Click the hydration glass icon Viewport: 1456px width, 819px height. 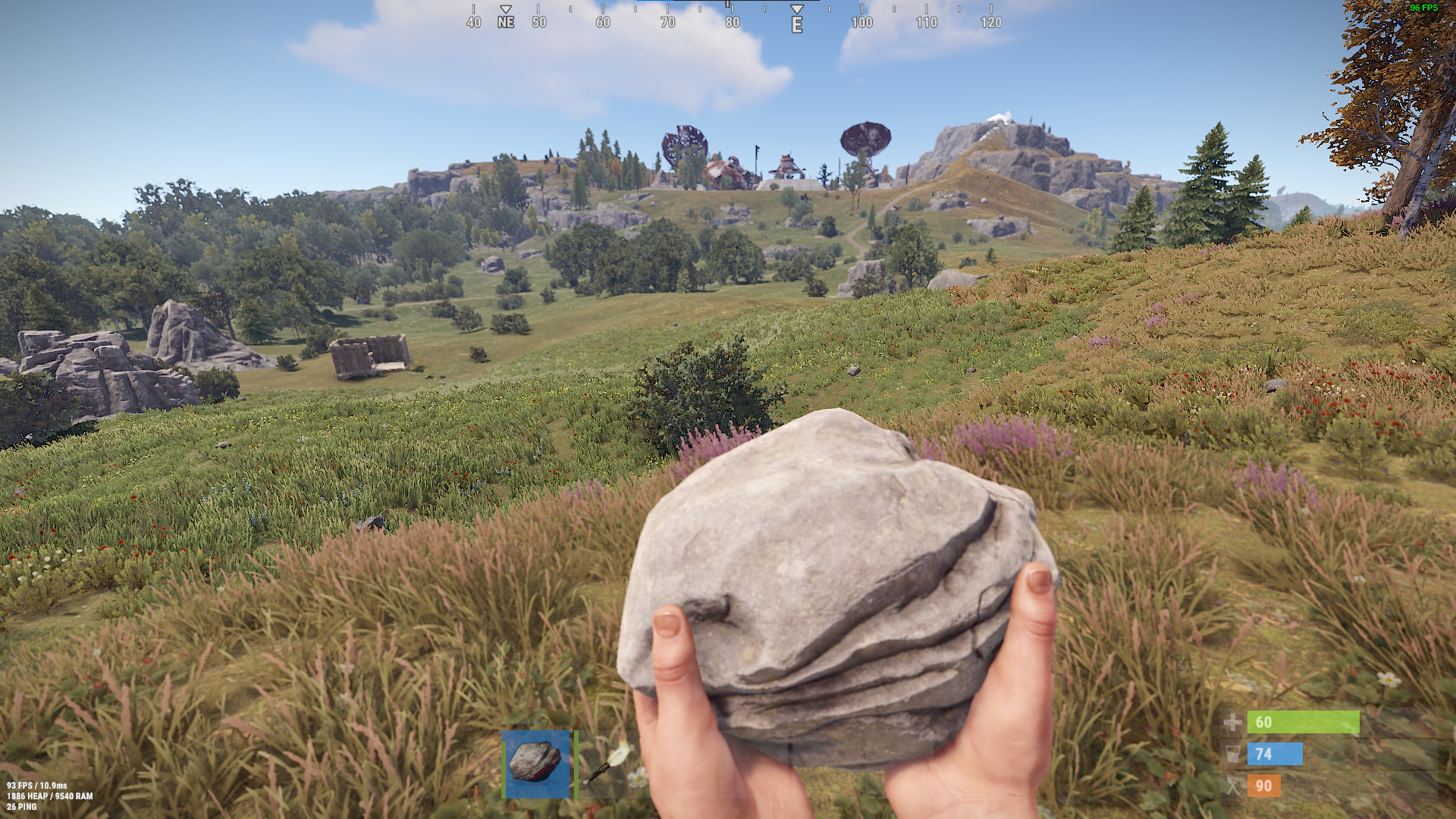coord(1233,755)
